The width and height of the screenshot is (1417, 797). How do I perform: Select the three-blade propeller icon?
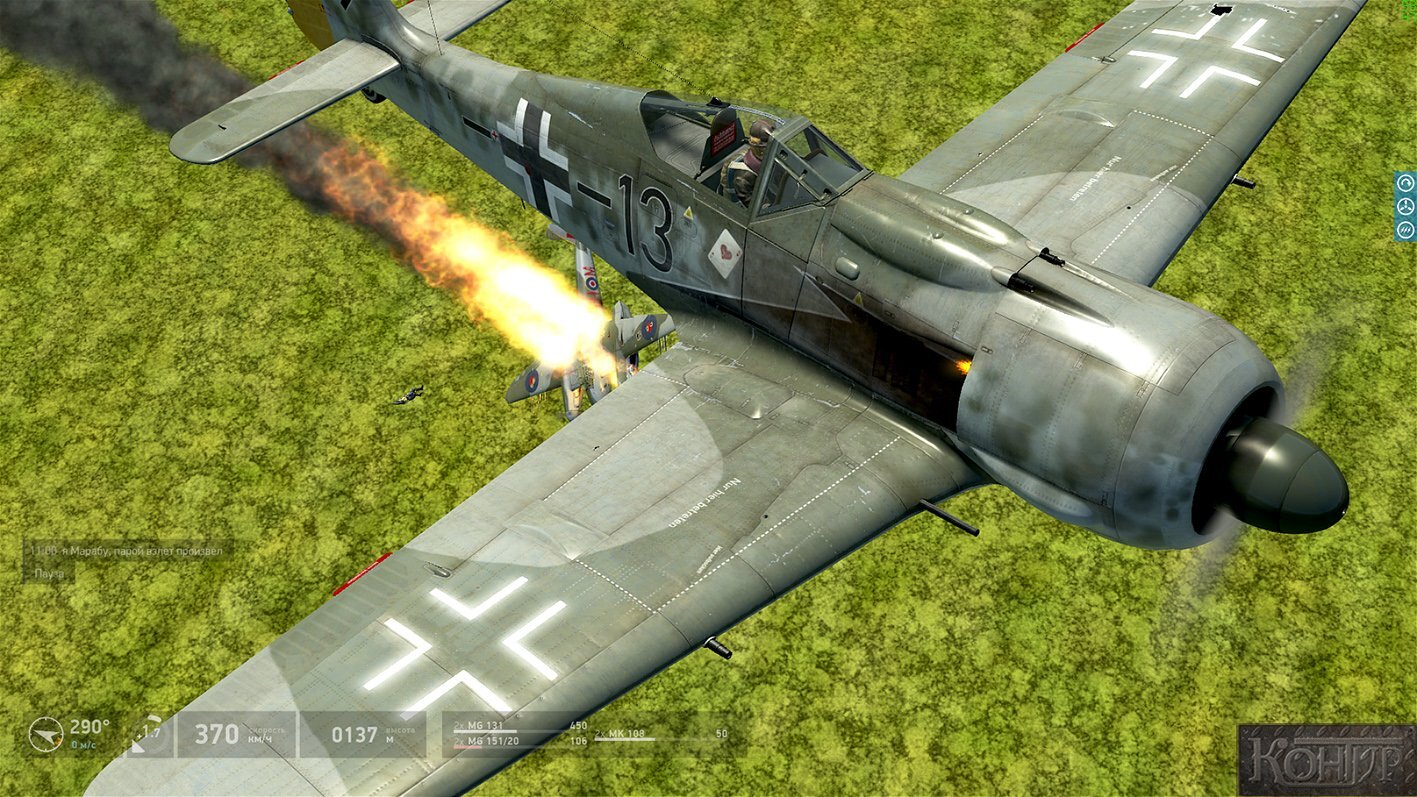click(x=1405, y=207)
